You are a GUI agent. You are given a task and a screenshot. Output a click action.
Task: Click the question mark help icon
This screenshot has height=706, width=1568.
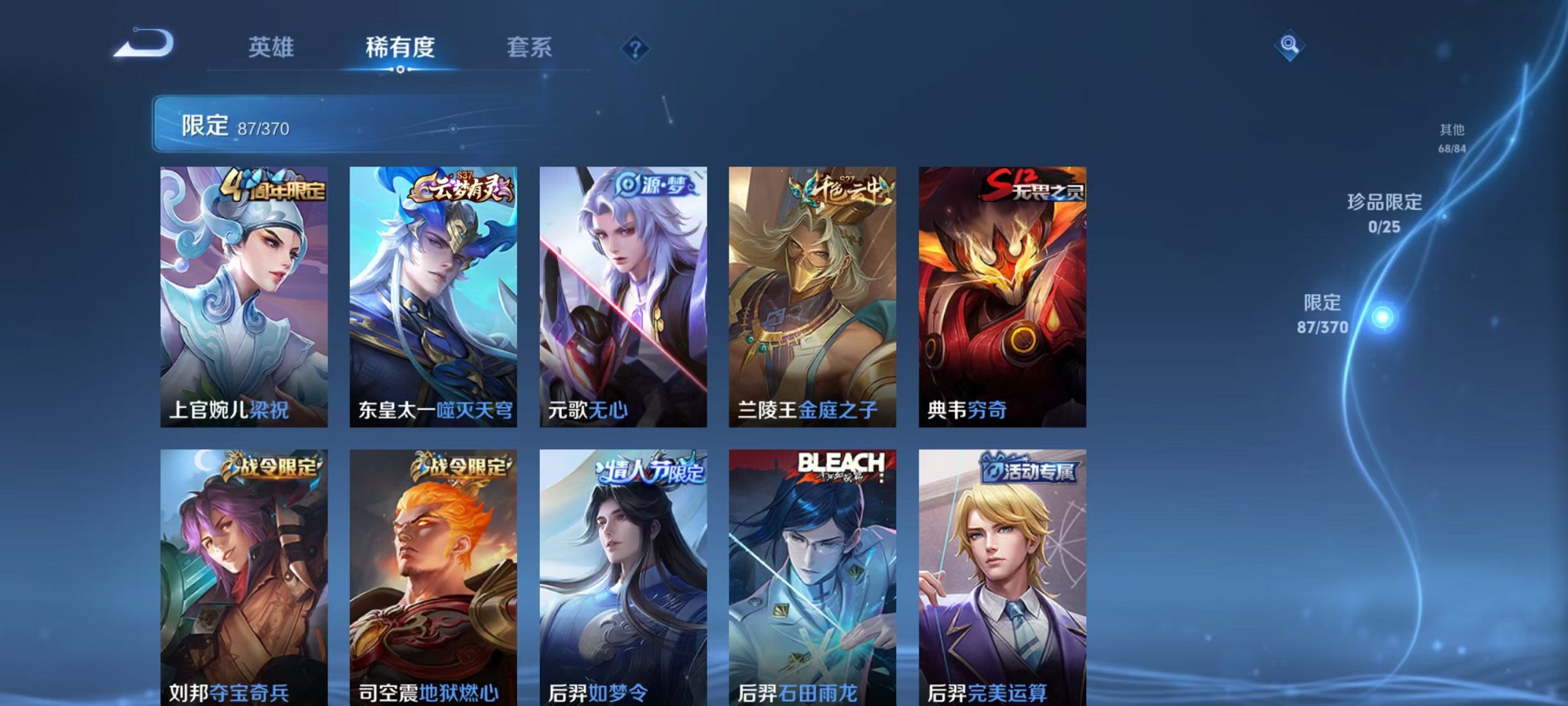(x=637, y=49)
